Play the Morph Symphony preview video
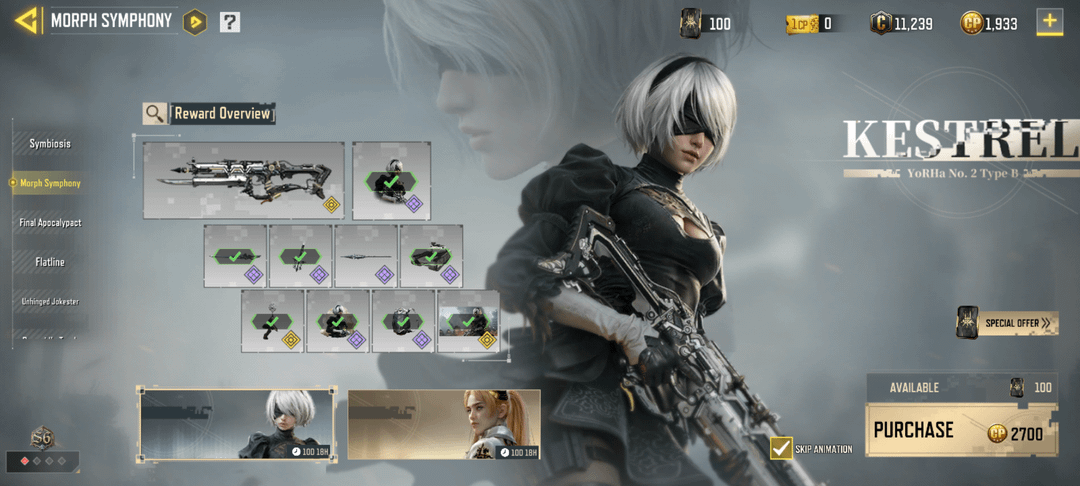The image size is (1080, 486). (195, 21)
